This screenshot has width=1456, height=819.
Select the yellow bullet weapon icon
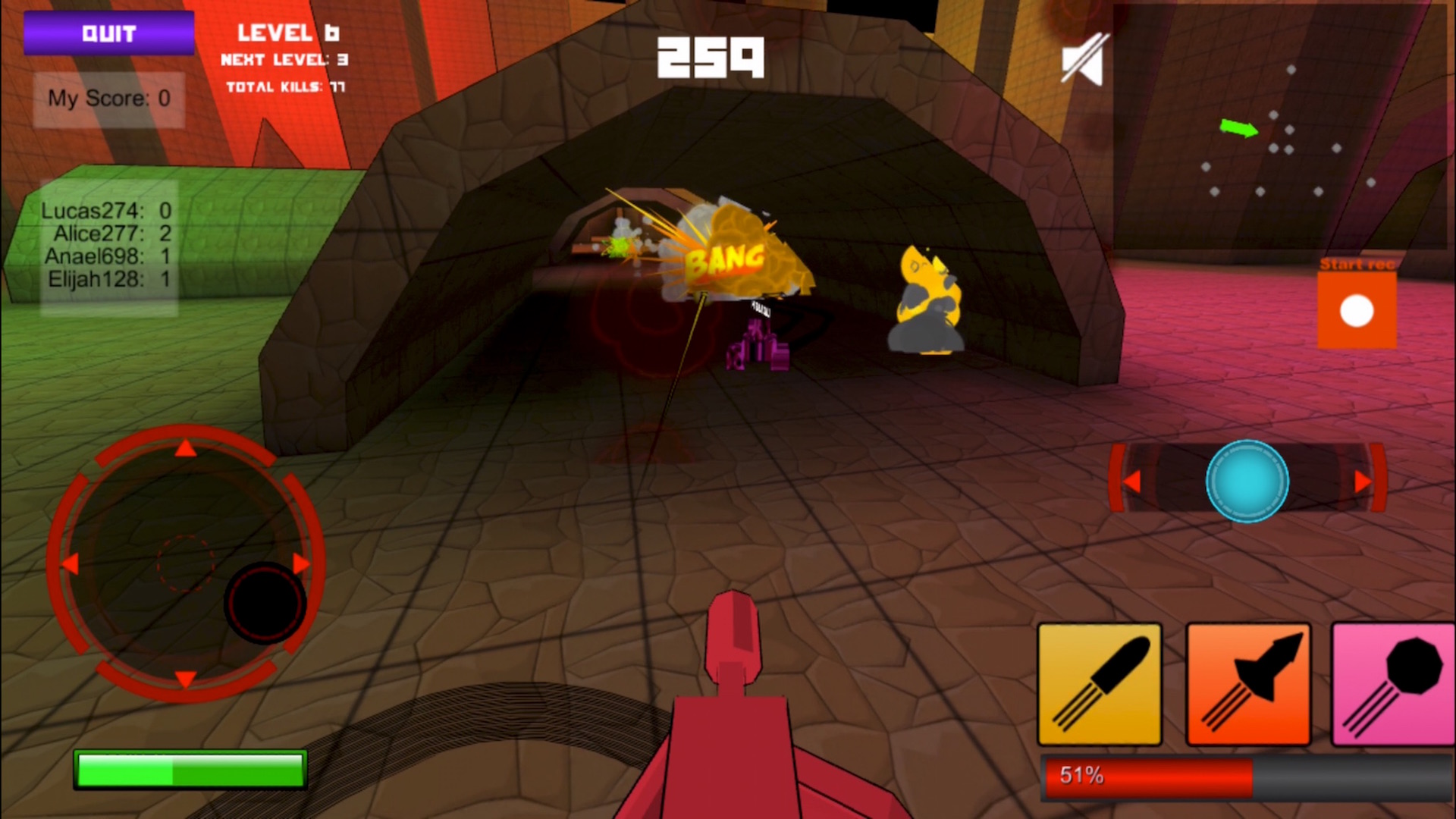[x=1099, y=682]
